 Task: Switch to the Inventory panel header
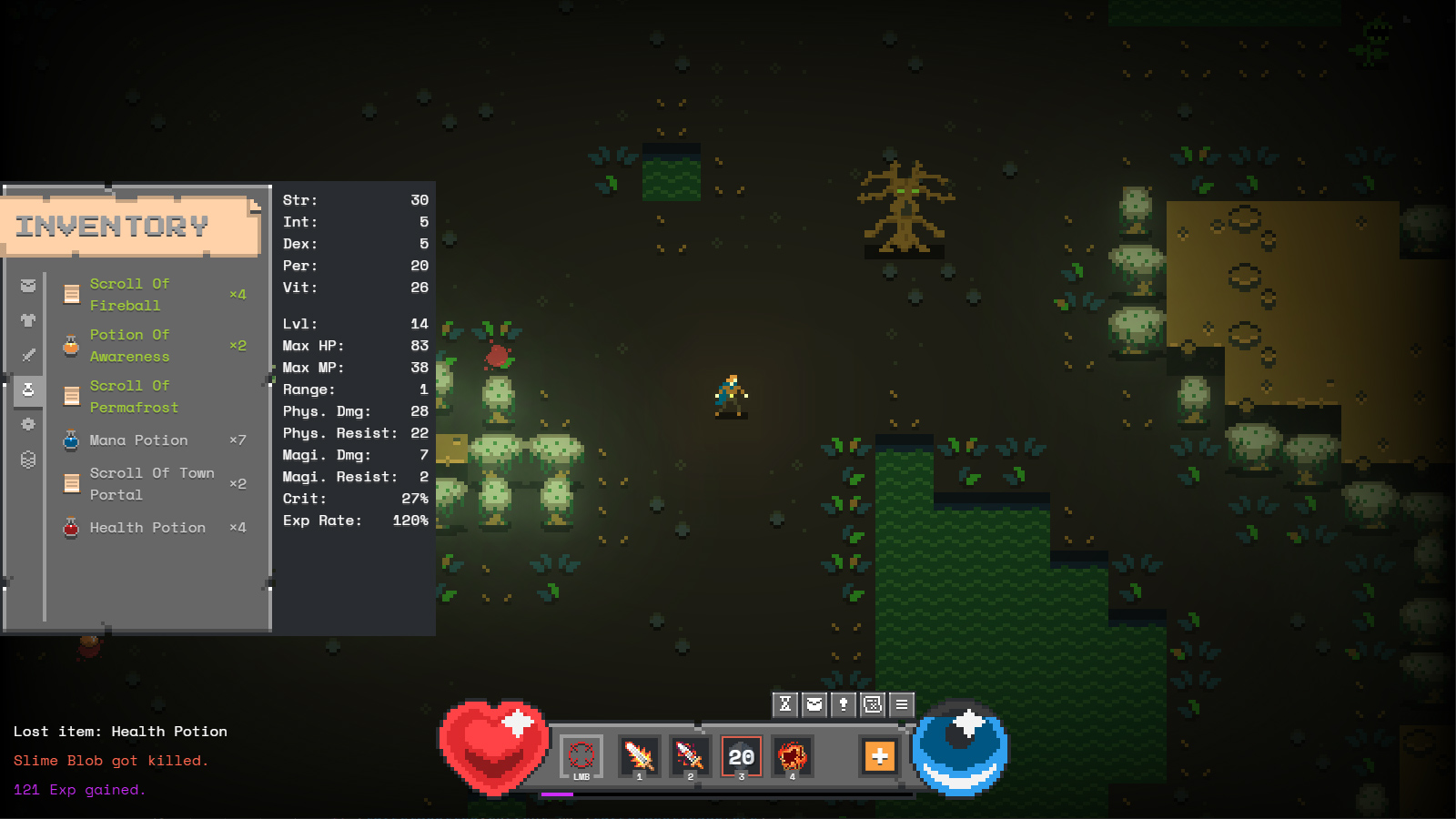click(111, 226)
